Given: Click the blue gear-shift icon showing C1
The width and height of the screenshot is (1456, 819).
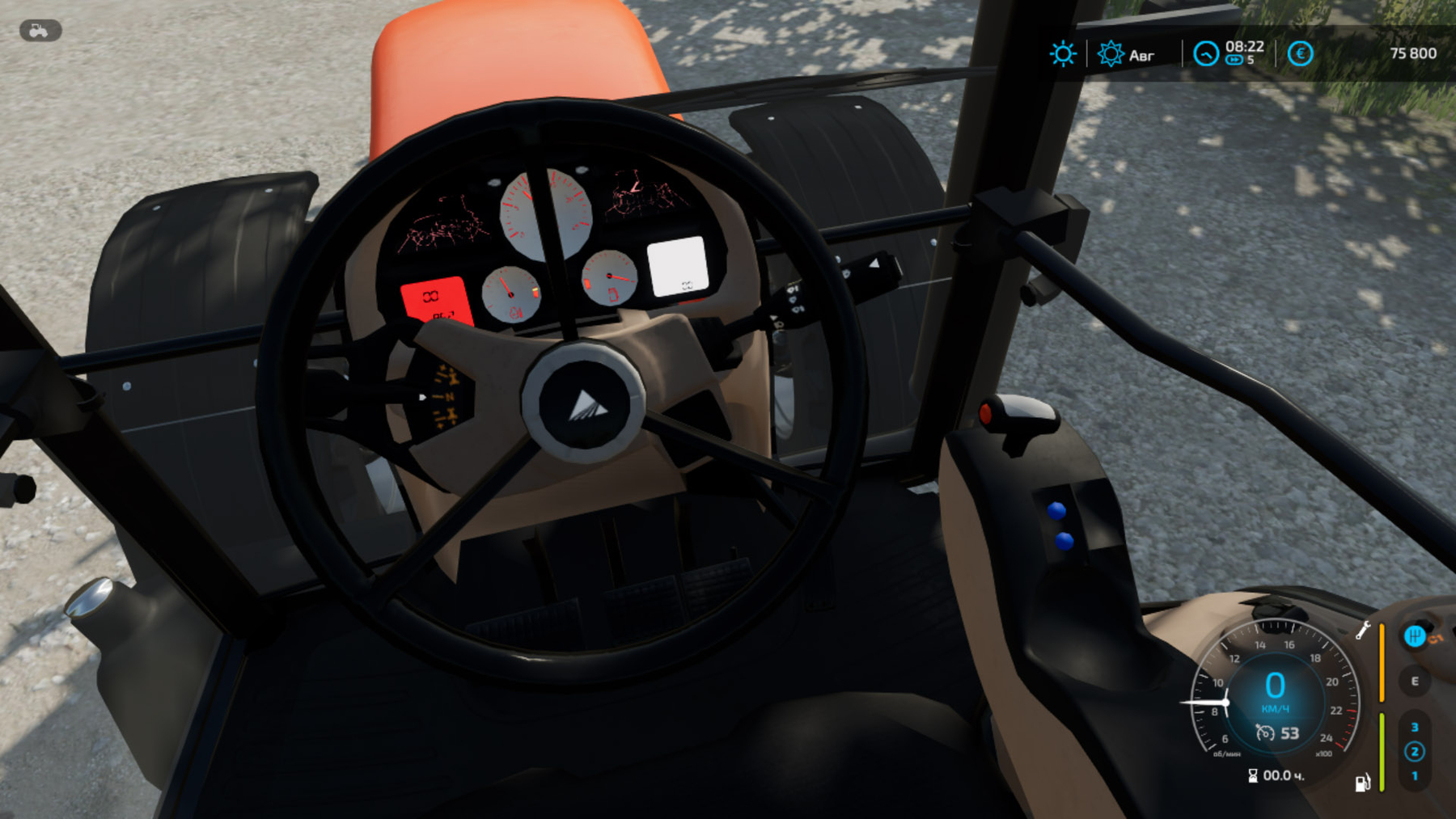Looking at the screenshot, I should click(1415, 636).
